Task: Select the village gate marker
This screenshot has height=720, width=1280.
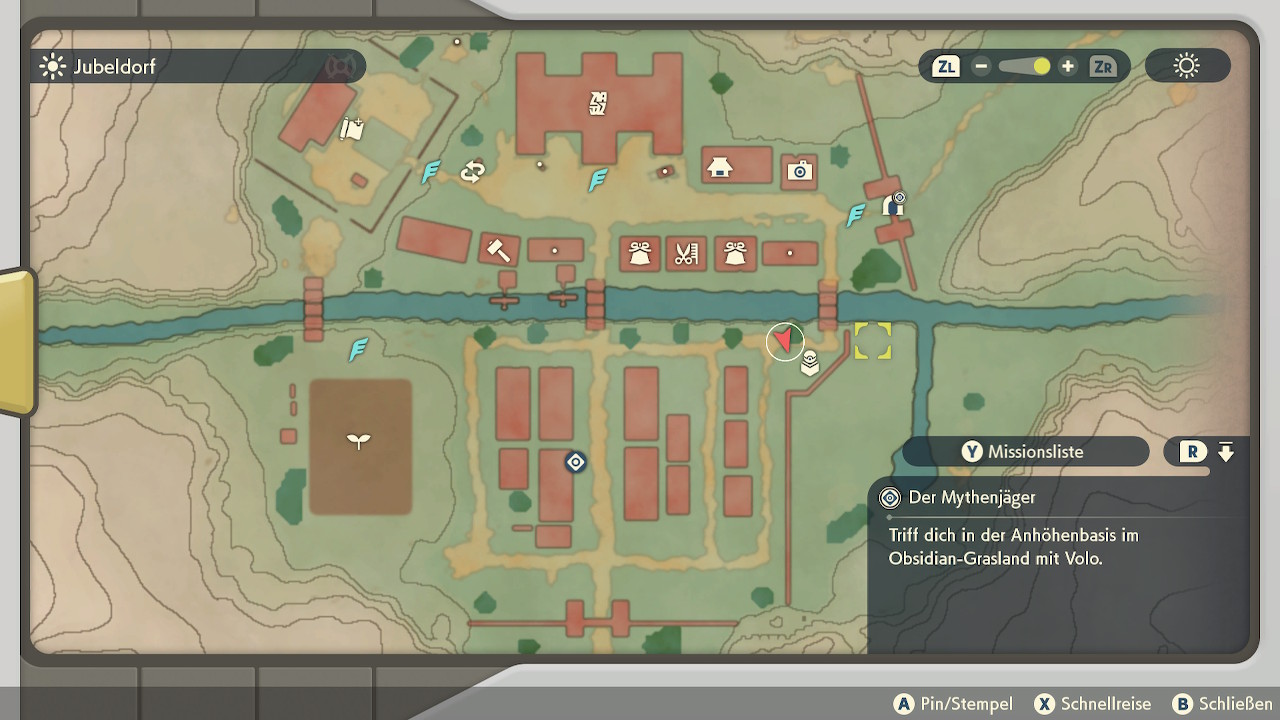Action: (893, 206)
